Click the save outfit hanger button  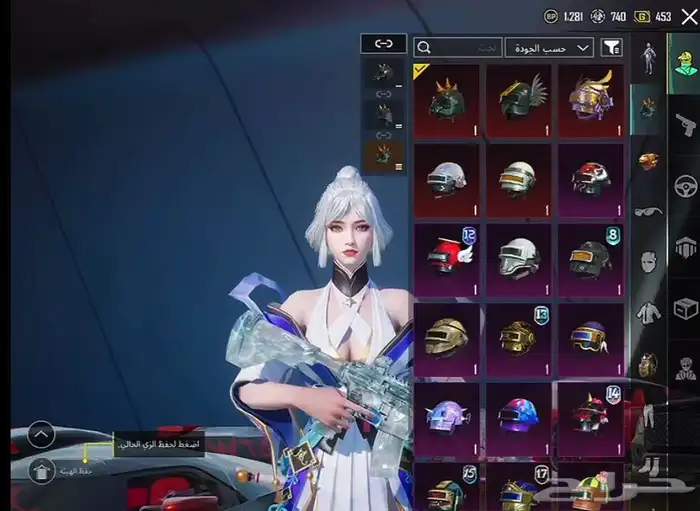(x=41, y=470)
